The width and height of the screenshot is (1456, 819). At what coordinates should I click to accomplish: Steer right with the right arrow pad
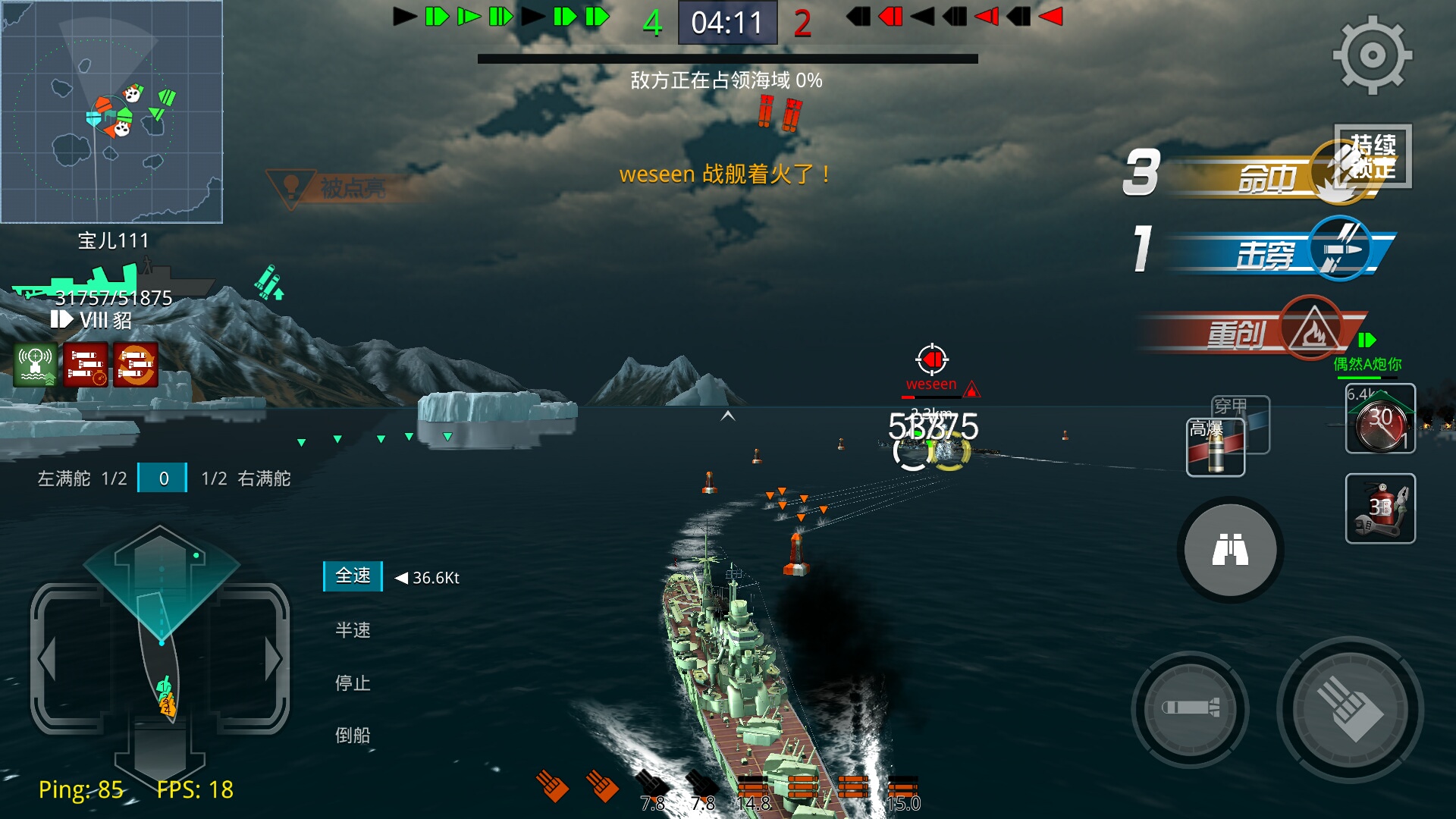point(271,658)
